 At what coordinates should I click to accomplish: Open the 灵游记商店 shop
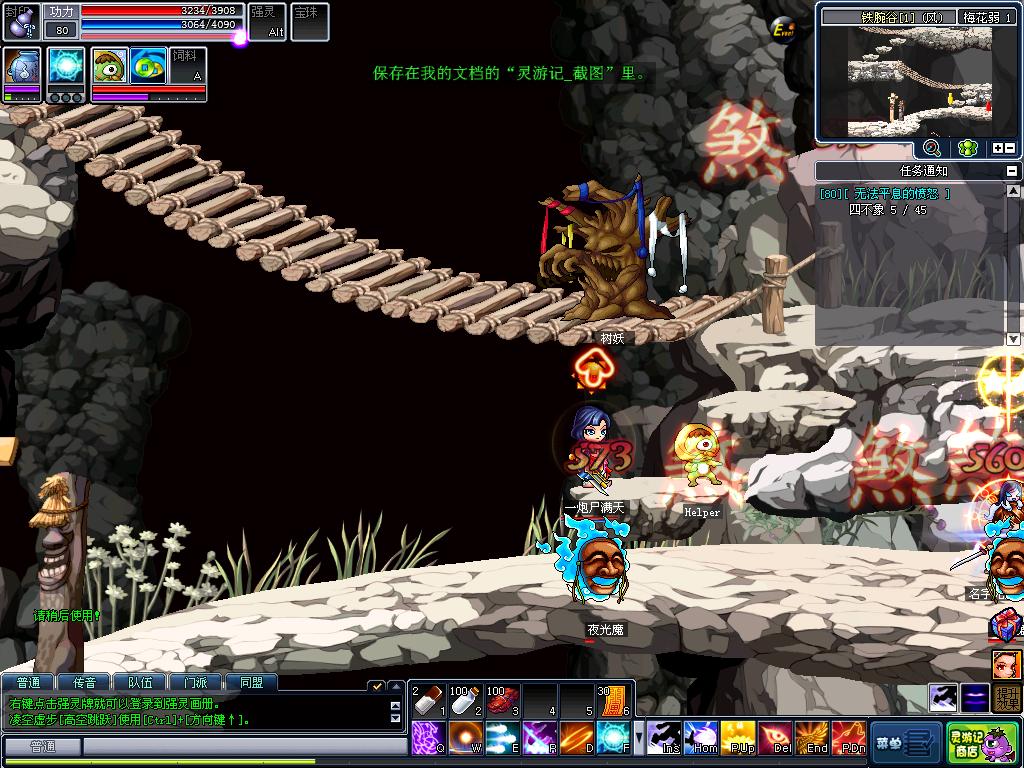(x=979, y=741)
